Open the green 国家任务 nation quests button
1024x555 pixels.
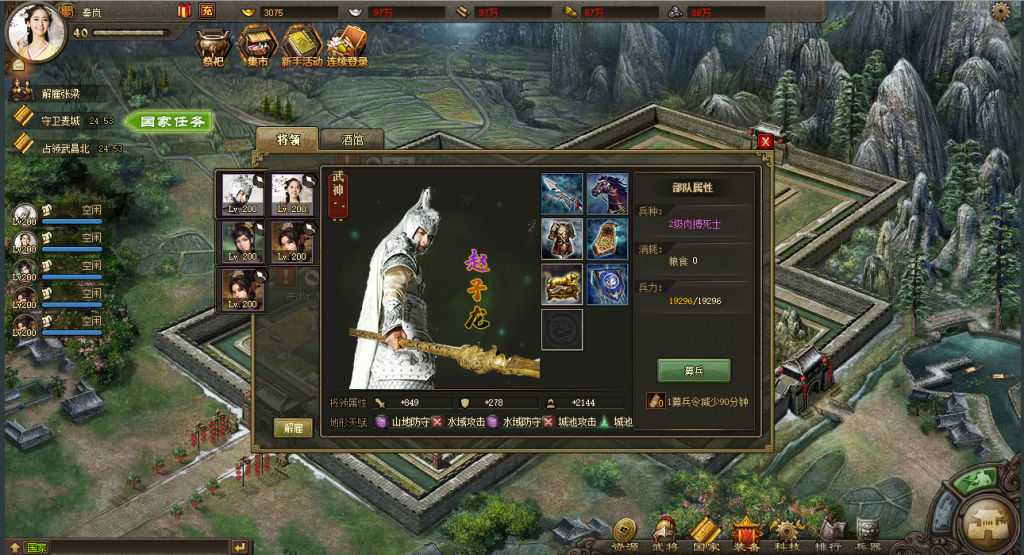pyautogui.click(x=171, y=122)
